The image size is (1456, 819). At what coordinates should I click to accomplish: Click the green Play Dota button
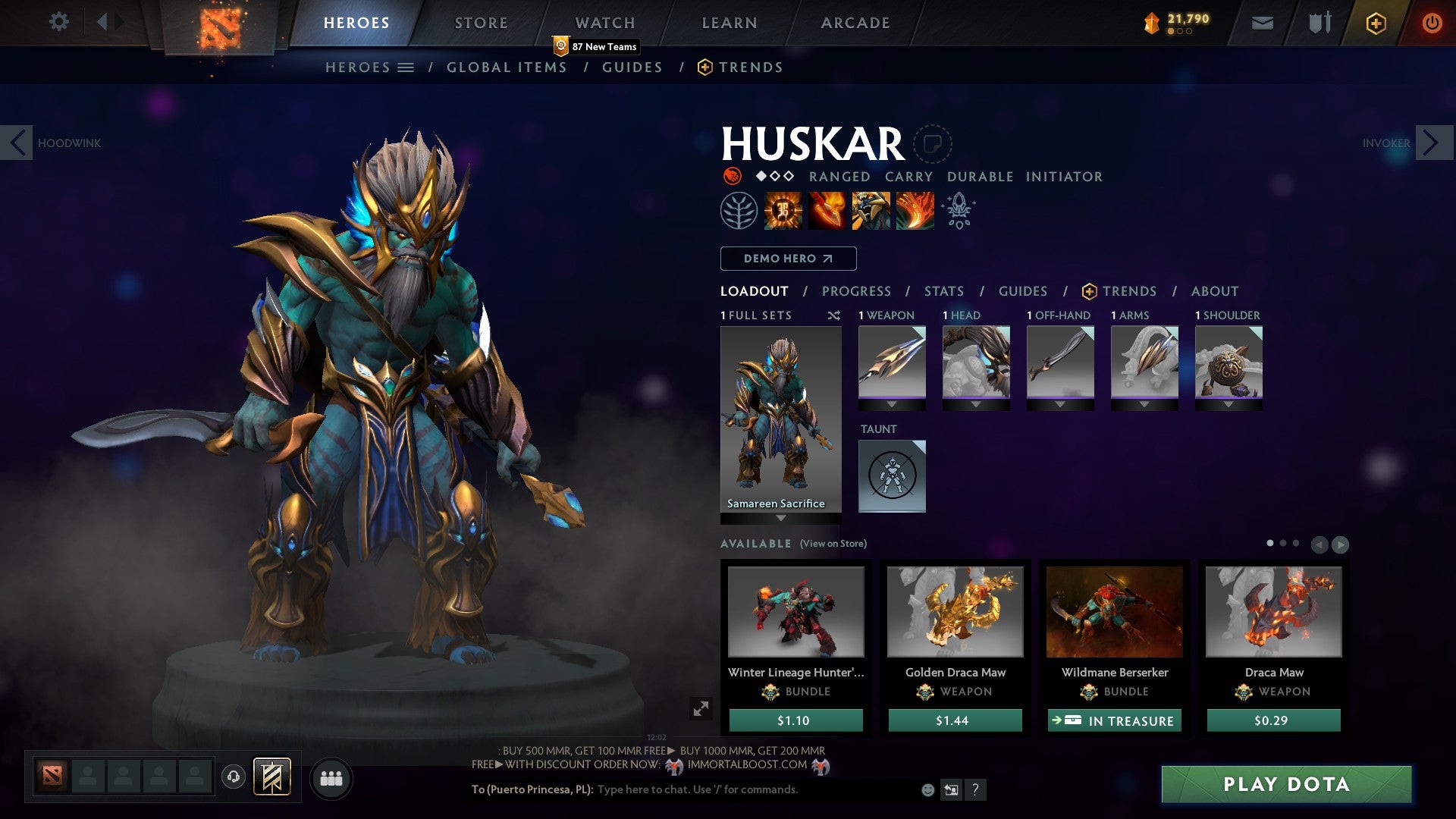(1286, 784)
